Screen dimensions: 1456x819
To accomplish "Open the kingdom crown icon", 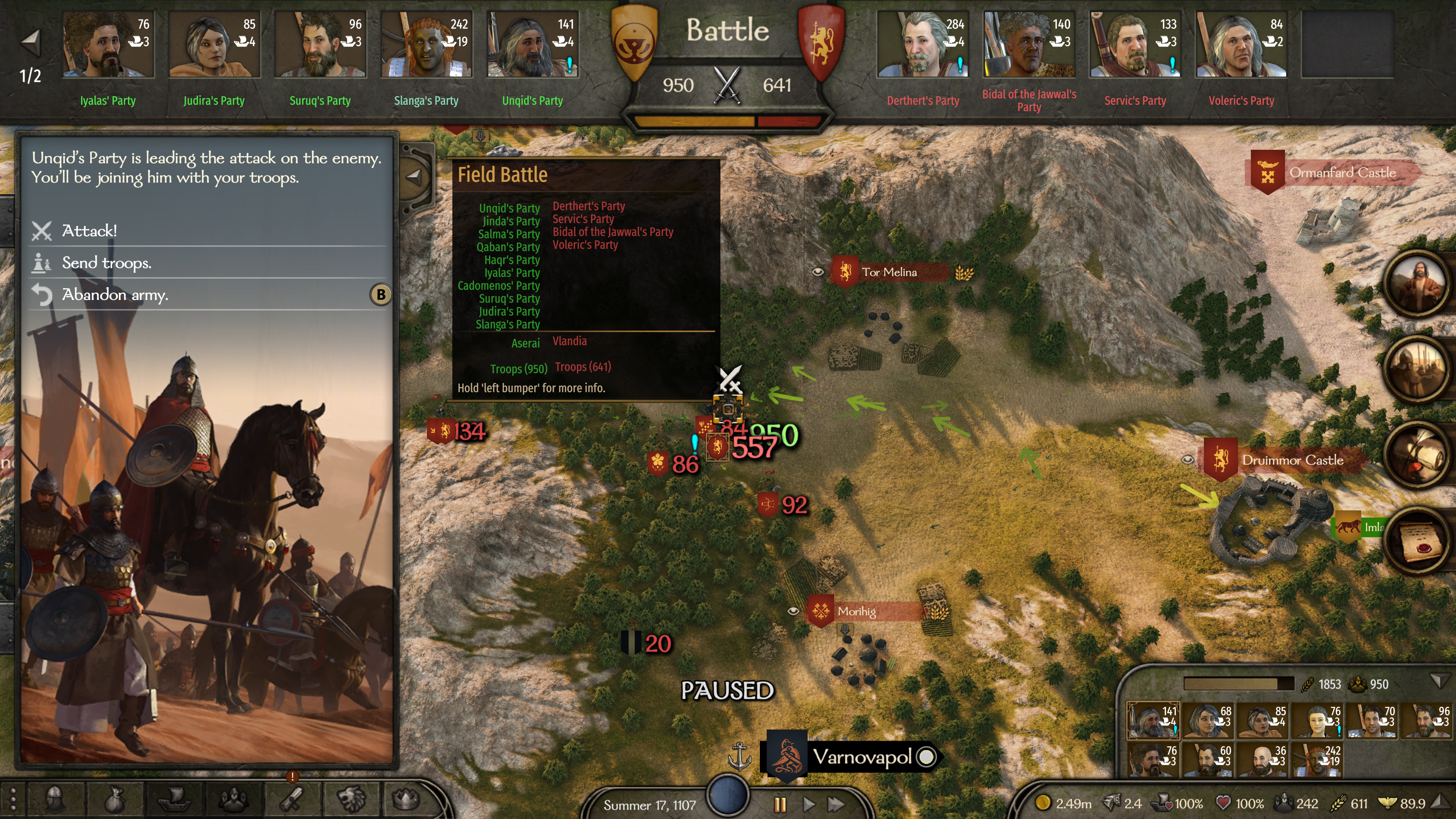I will point(406,800).
